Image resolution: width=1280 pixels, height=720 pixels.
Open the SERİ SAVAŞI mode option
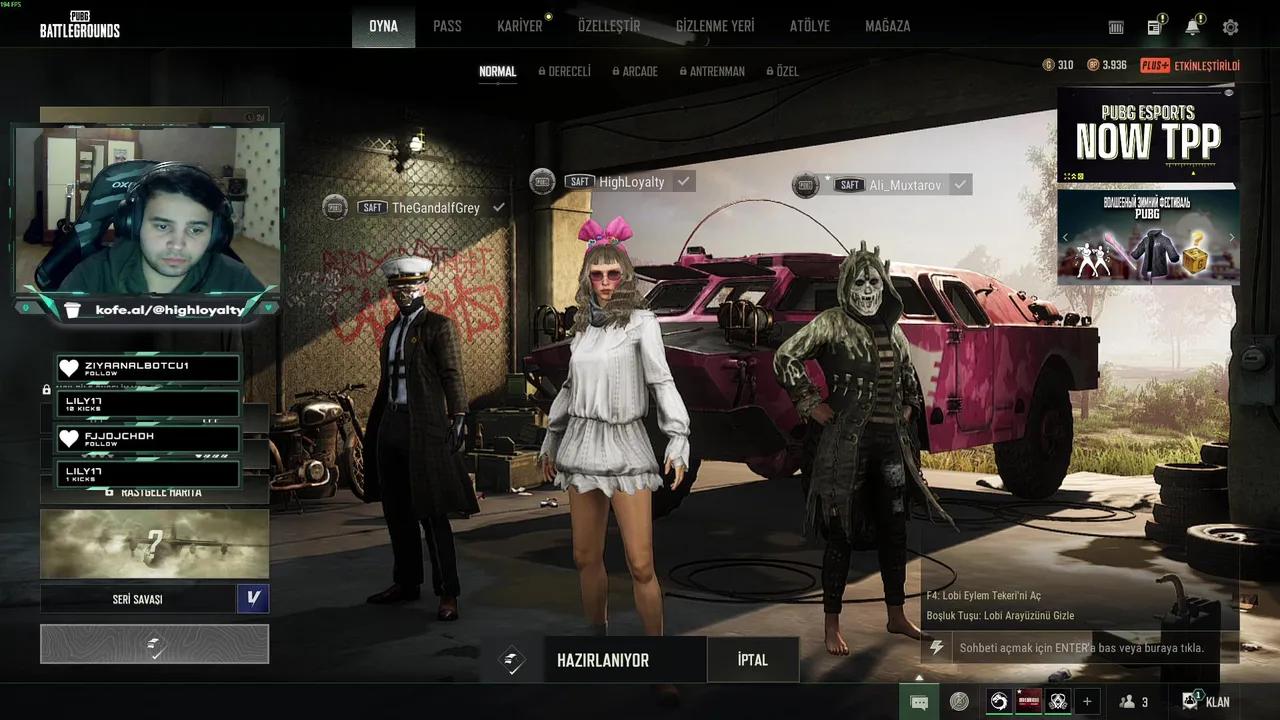[x=138, y=599]
